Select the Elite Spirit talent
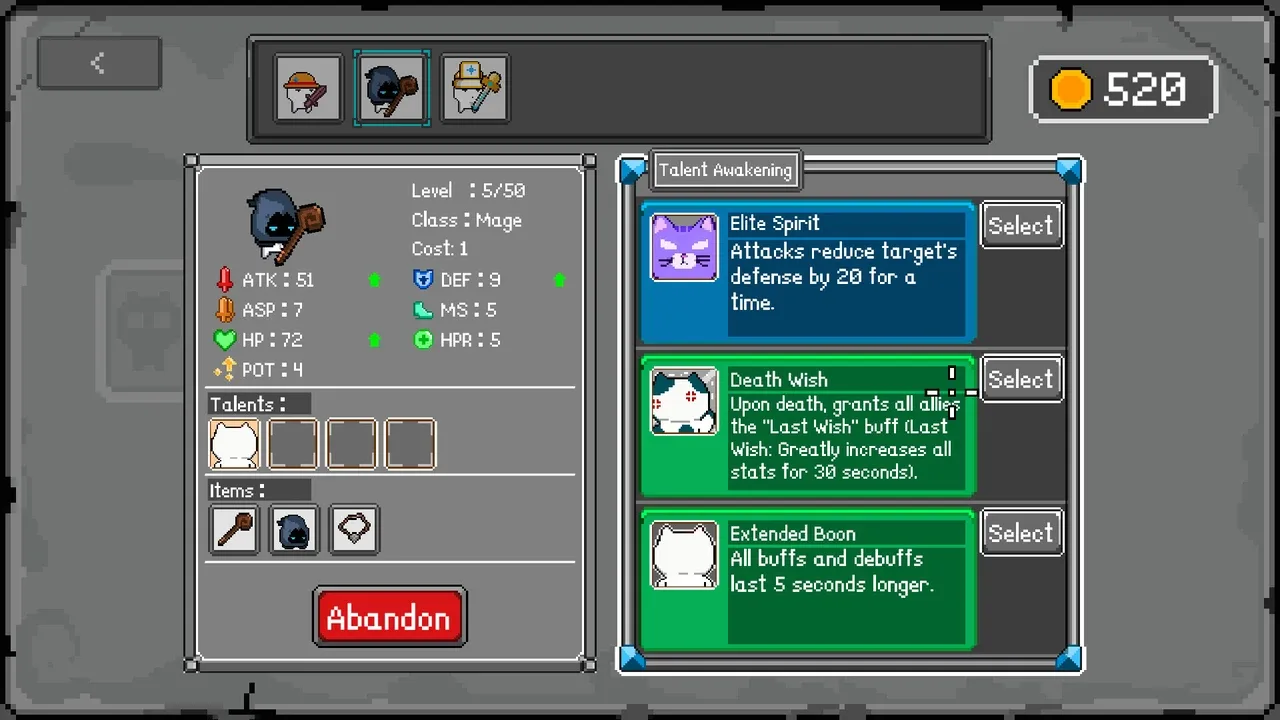 (x=1021, y=226)
